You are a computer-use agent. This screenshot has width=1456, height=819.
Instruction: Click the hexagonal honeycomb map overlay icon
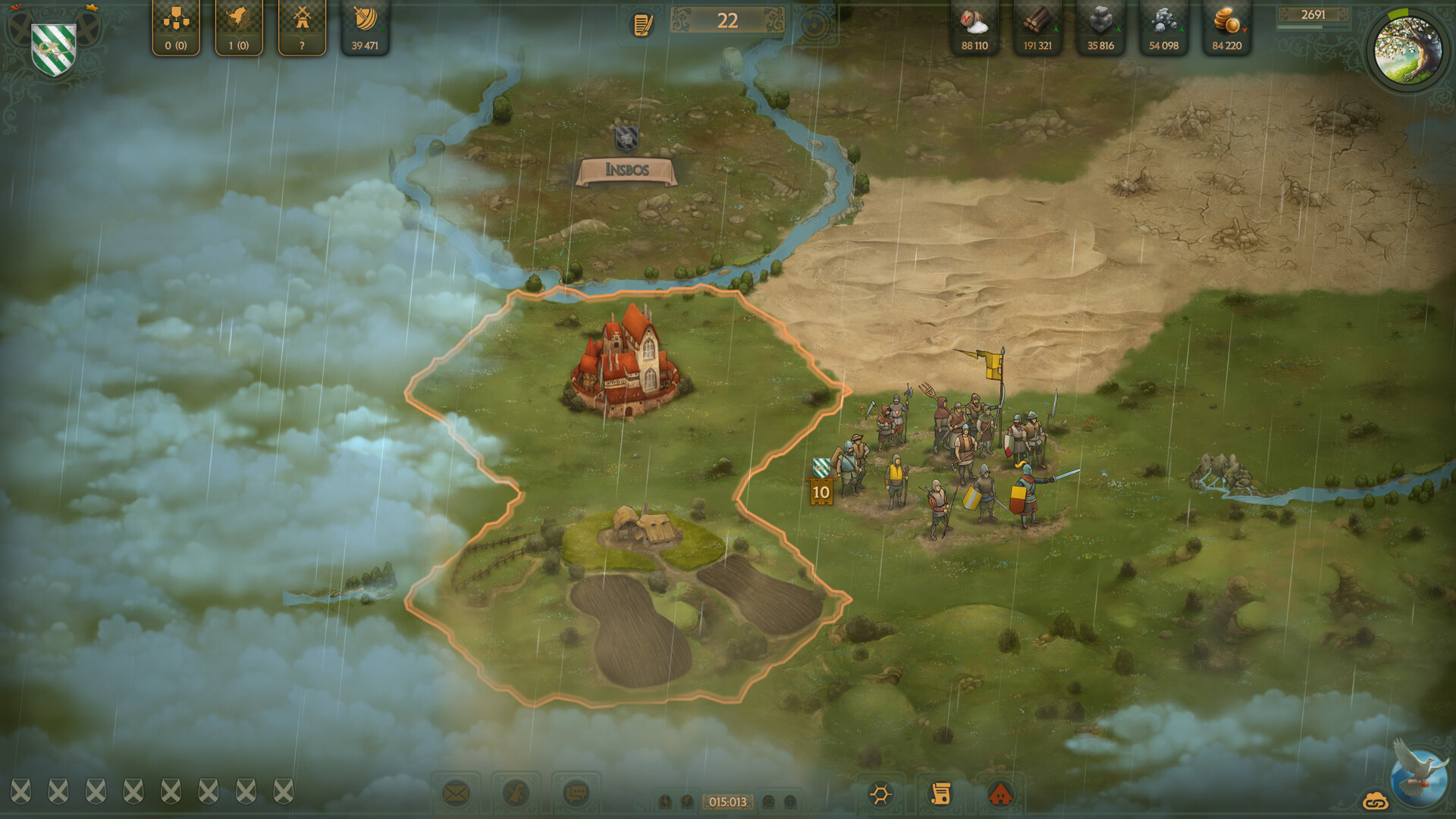[880, 792]
